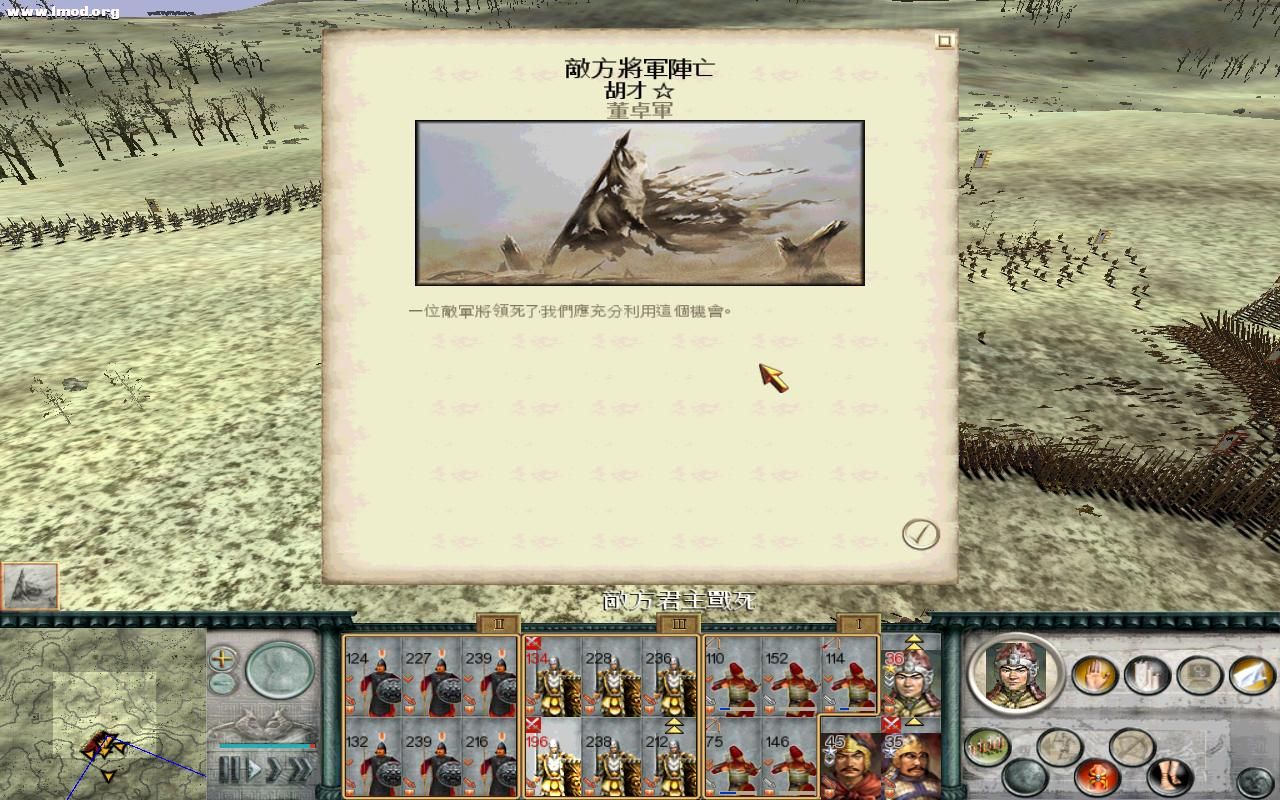This screenshot has width=1280, height=800.
Task: Switch to unit group III
Action: [x=681, y=623]
